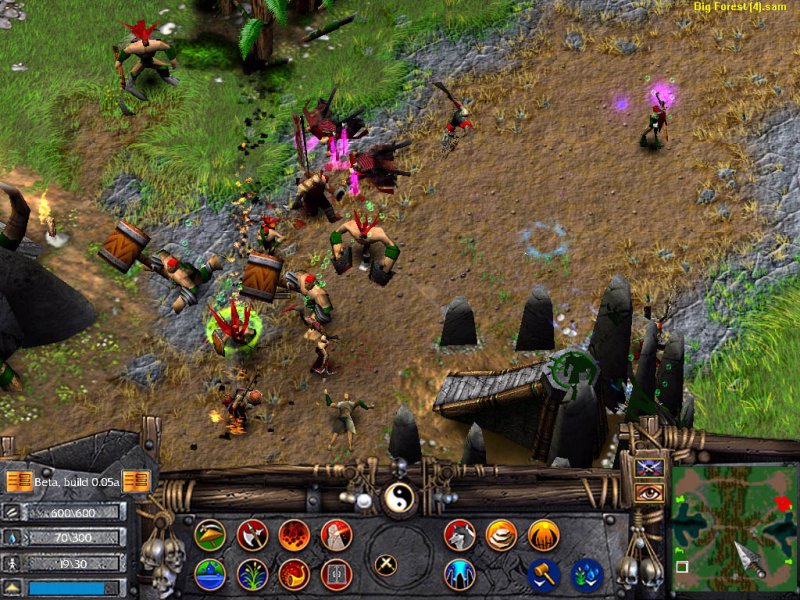Choose the stacked stones icon
800x600 pixels.
[x=502, y=535]
